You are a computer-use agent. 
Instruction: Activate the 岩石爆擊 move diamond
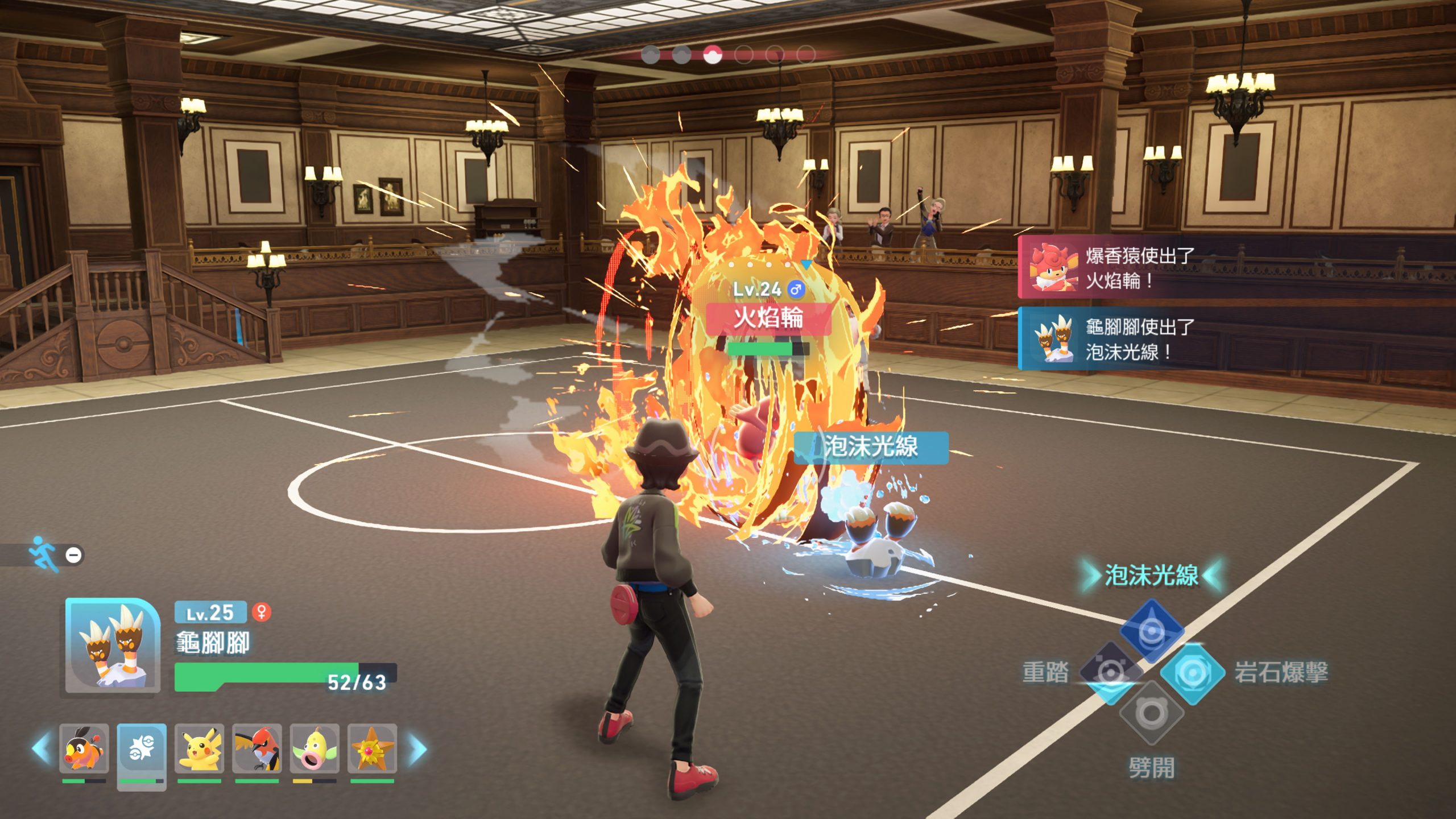[x=1192, y=673]
